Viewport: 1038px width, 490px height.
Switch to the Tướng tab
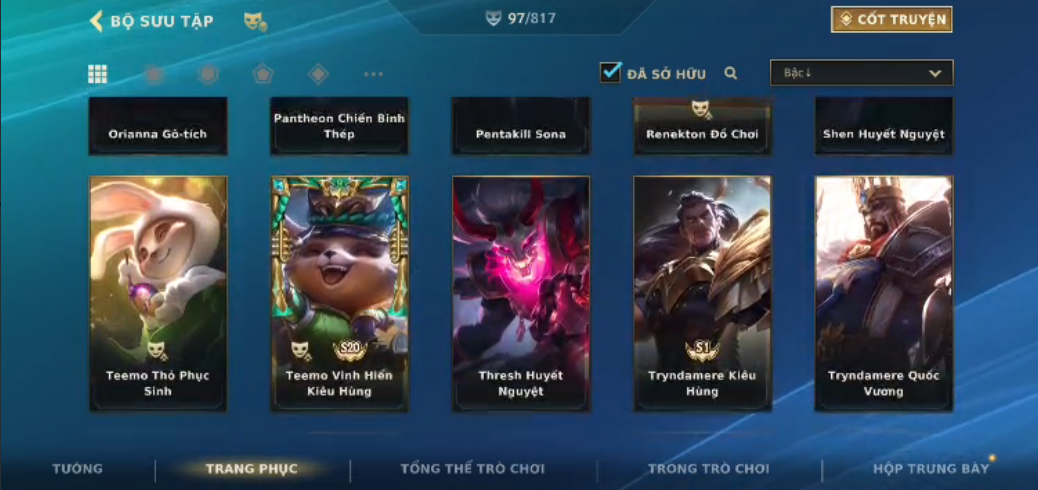tap(77, 469)
